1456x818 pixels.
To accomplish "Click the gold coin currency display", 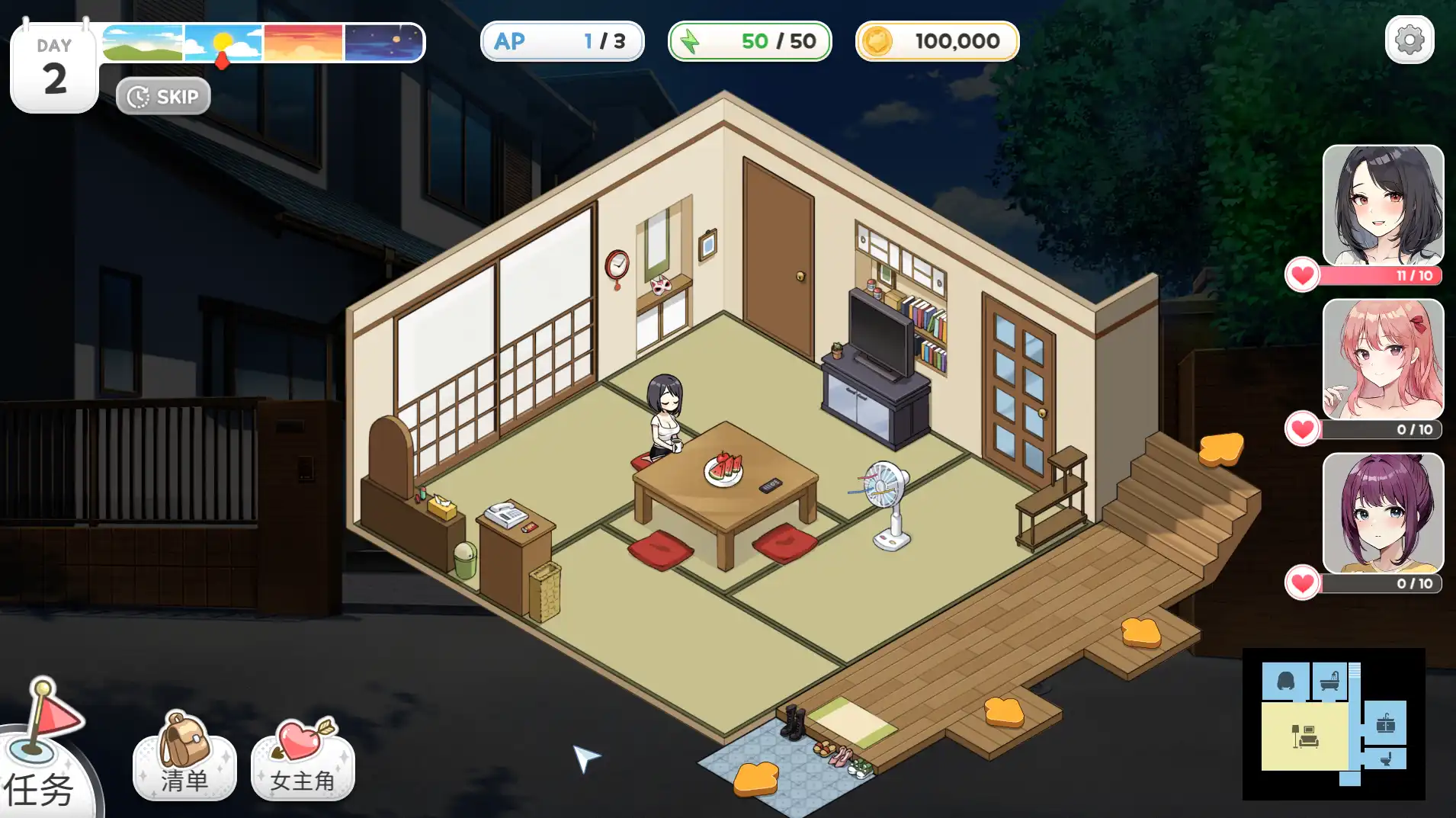I will click(937, 41).
